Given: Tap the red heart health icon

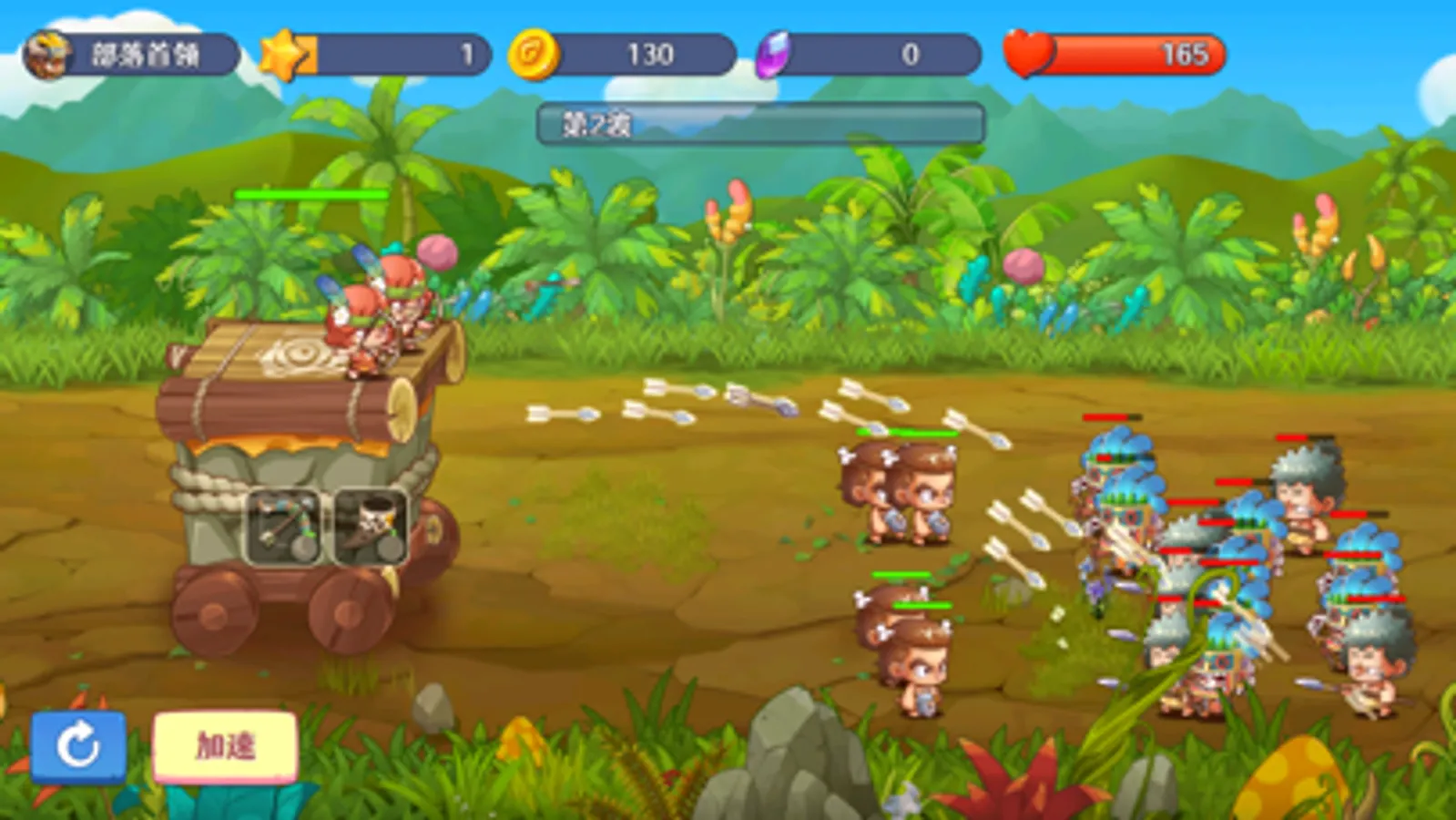Looking at the screenshot, I should click(x=1031, y=55).
